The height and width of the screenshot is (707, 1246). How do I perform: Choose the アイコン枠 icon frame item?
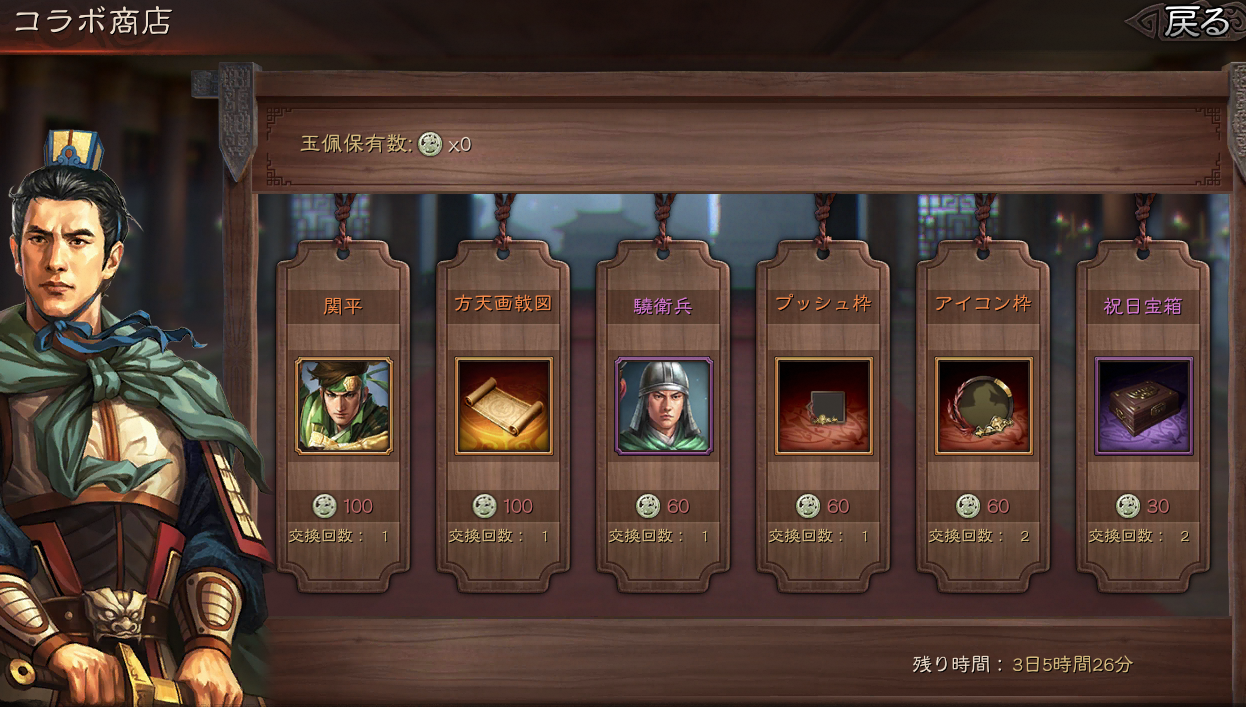pyautogui.click(x=984, y=406)
